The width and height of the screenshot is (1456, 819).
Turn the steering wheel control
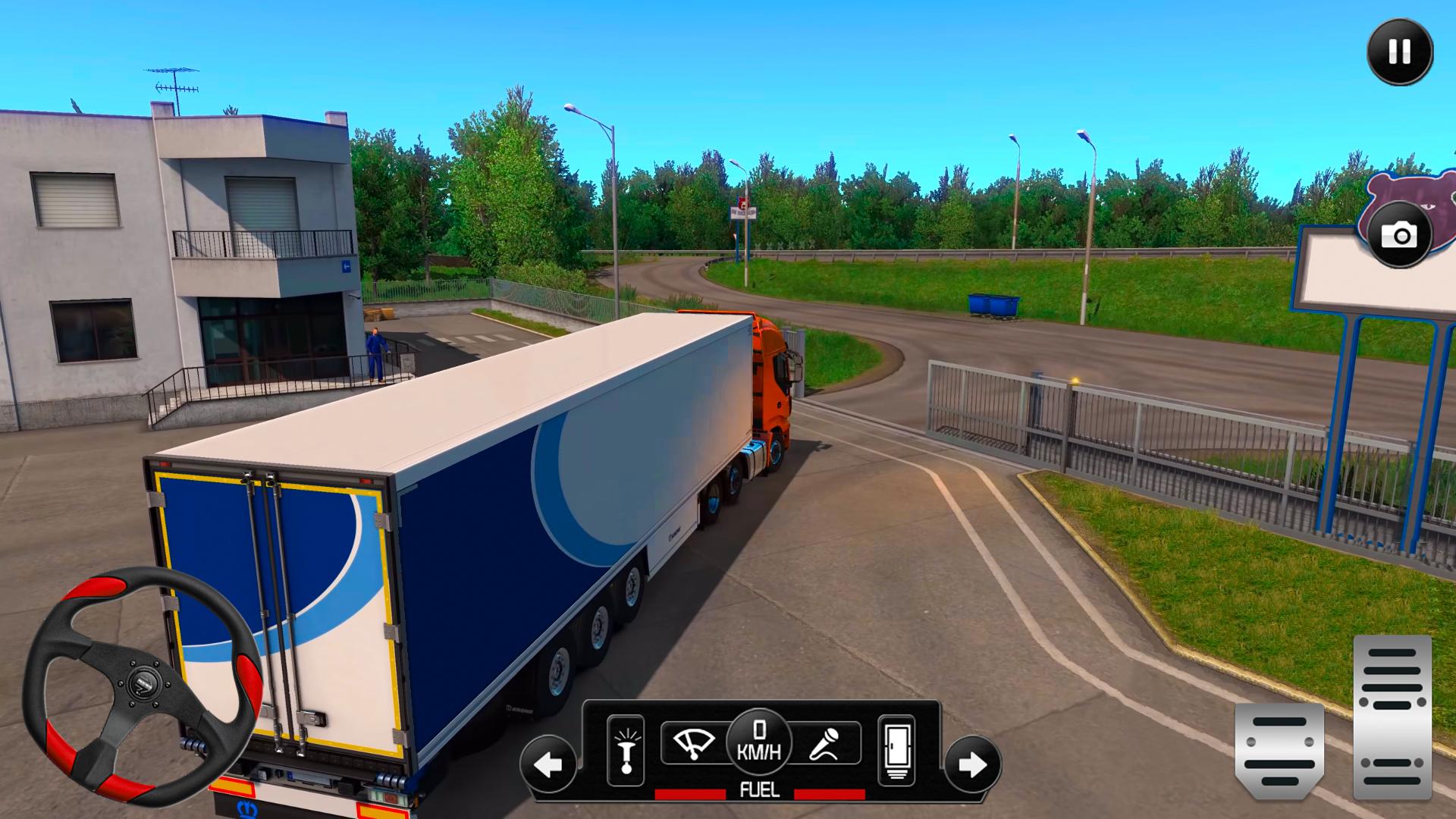click(143, 686)
